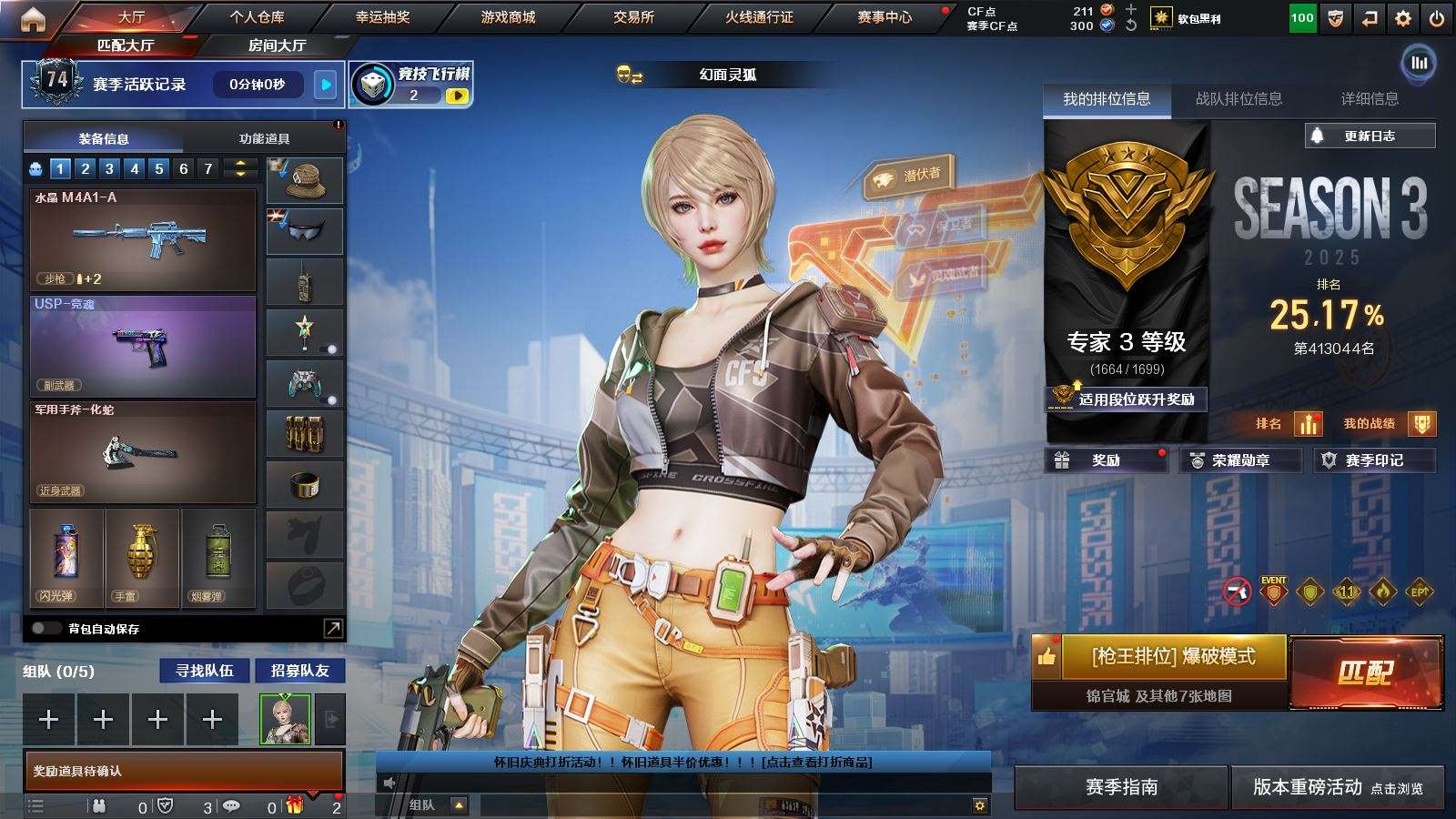Select the 水晶 M4A1-A rifle slot

(x=143, y=238)
